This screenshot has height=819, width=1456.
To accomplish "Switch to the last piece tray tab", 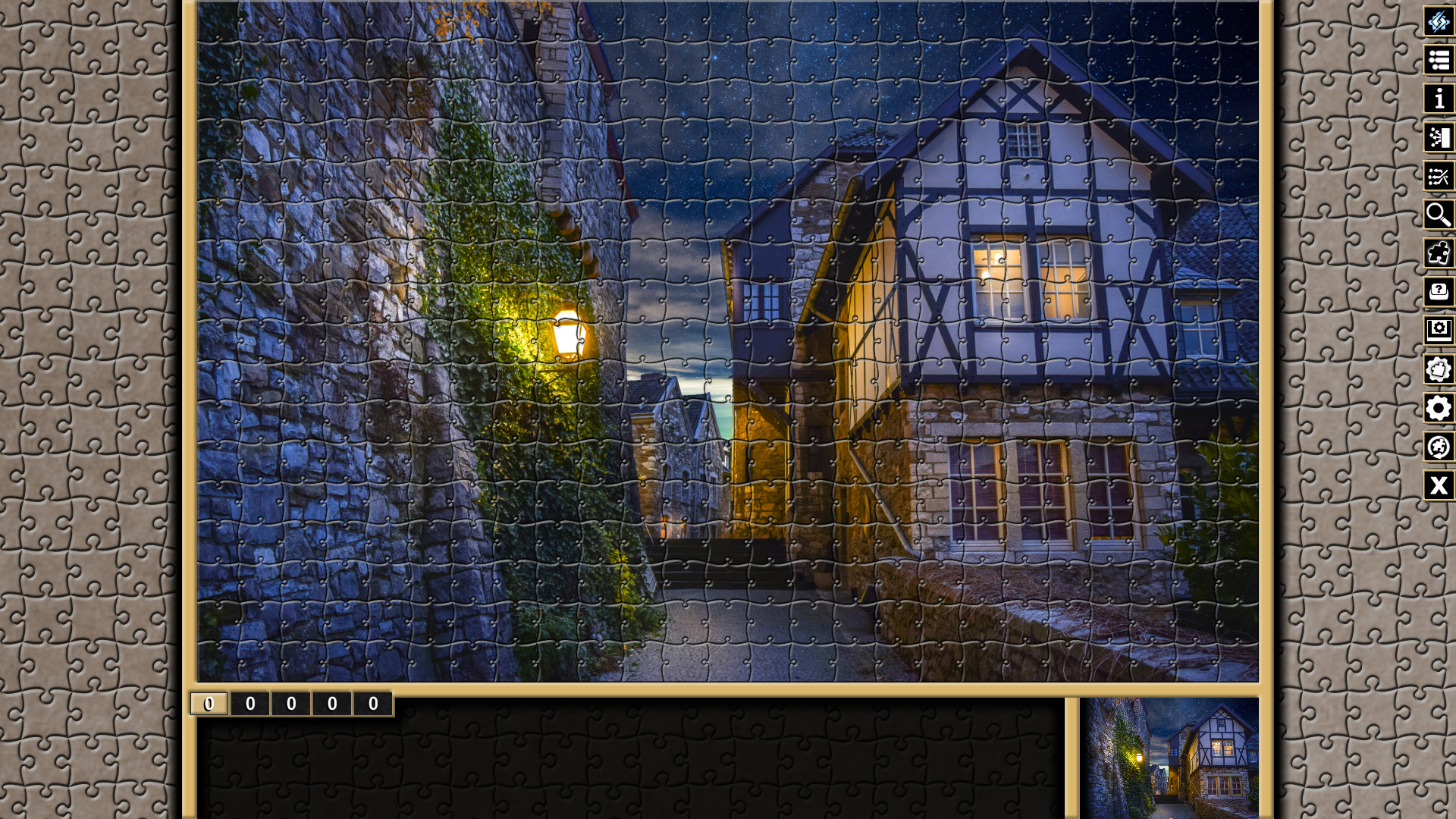I will tap(372, 704).
